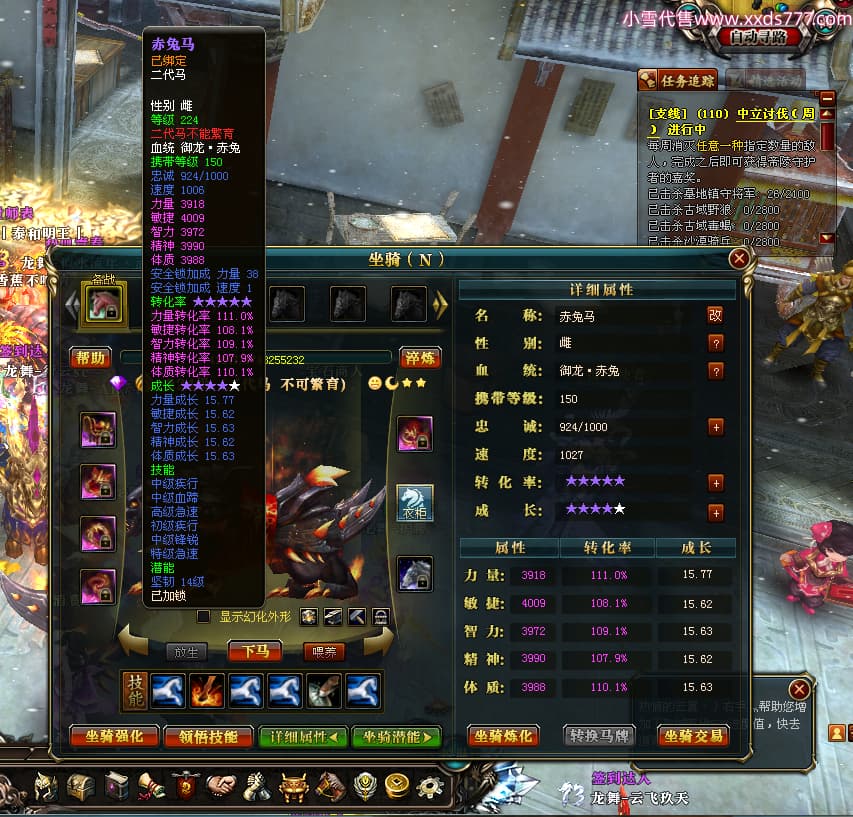Rename the mount with the 改 button
Viewport: 853px width, 817px height.
715,315
